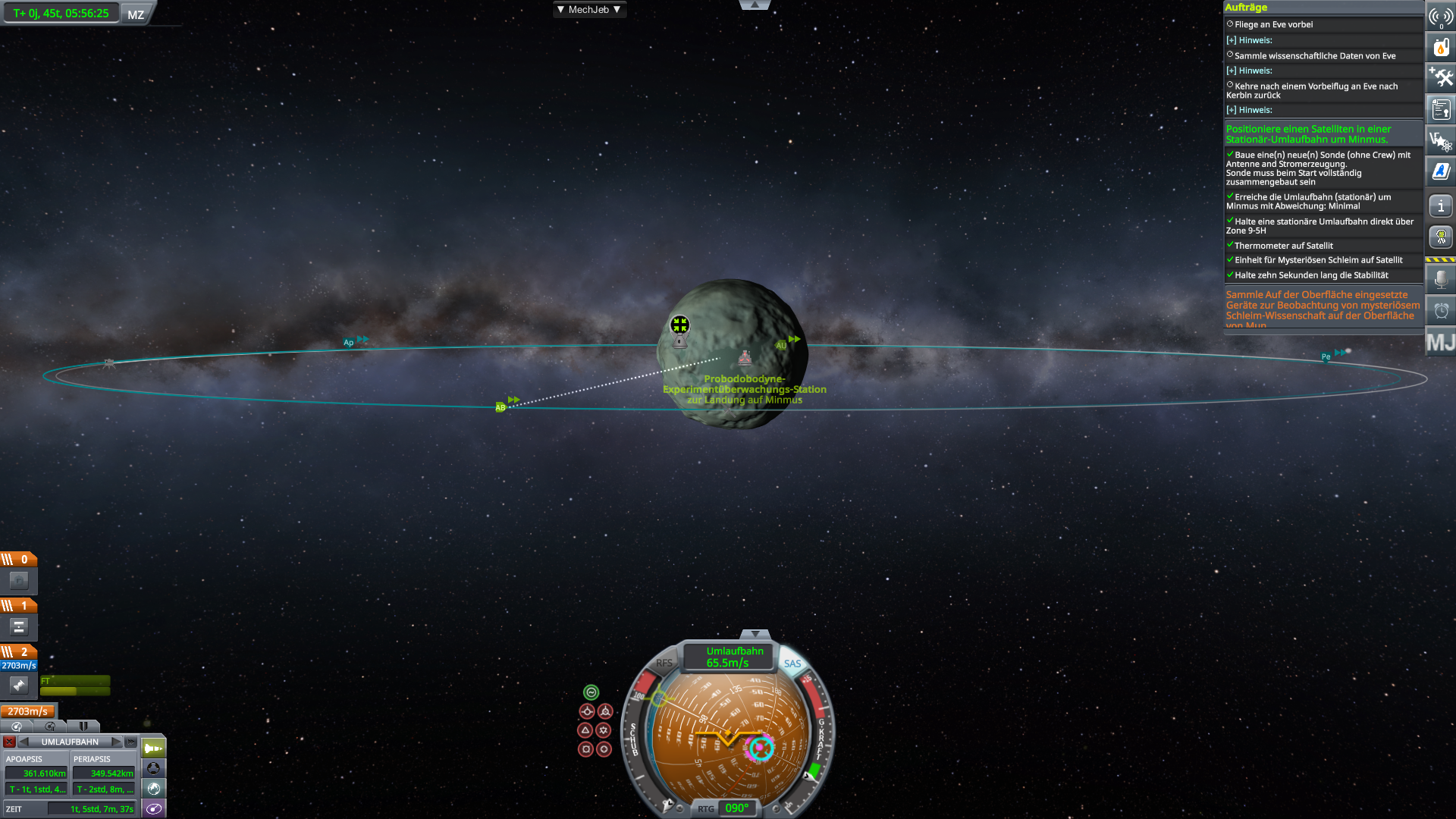The width and height of the screenshot is (1456, 819).
Task: Select the Positioniere einen Satelliten contract header
Action: pyautogui.click(x=1308, y=134)
